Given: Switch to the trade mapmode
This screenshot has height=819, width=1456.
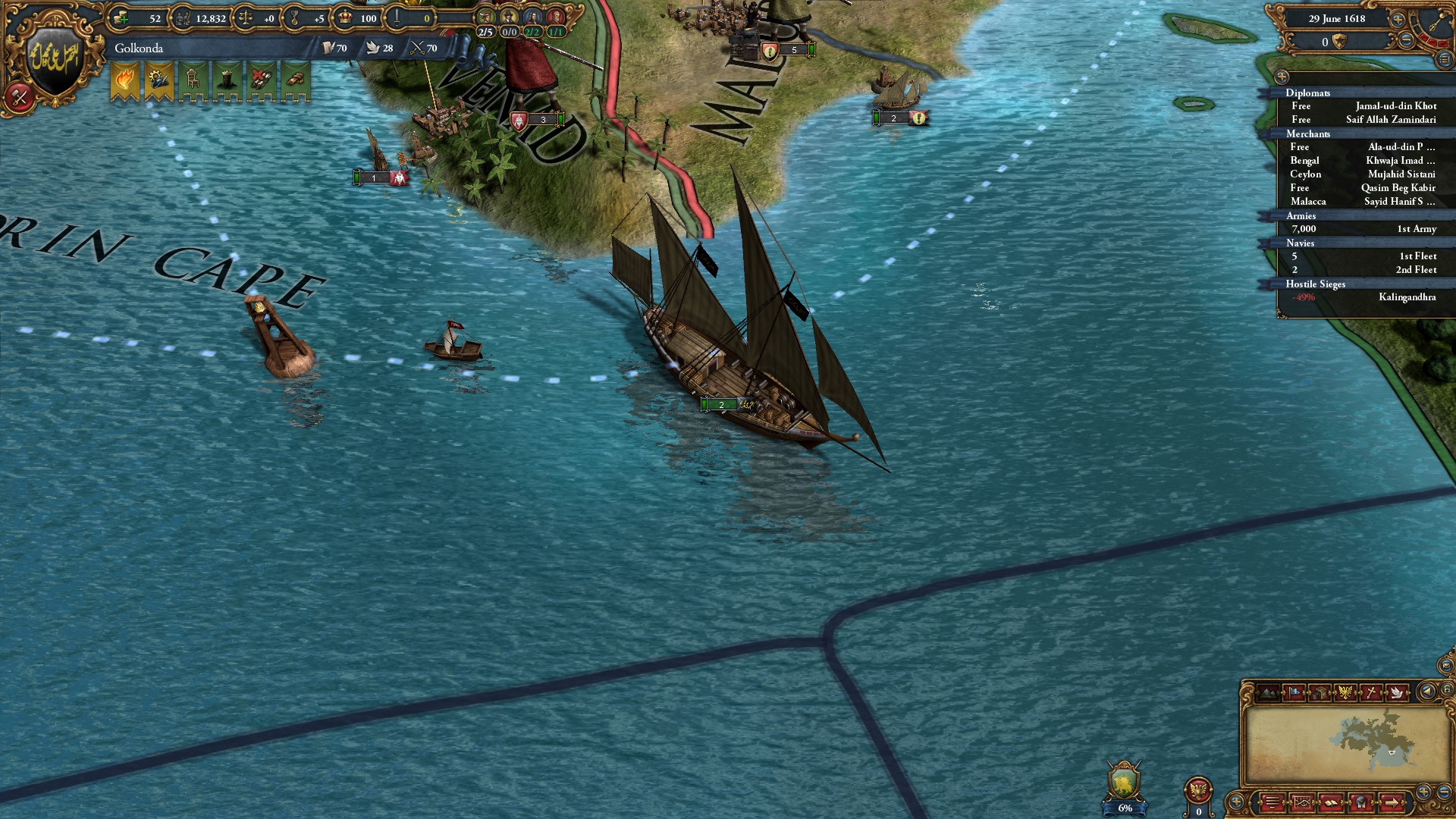Looking at the screenshot, I should tap(1319, 692).
